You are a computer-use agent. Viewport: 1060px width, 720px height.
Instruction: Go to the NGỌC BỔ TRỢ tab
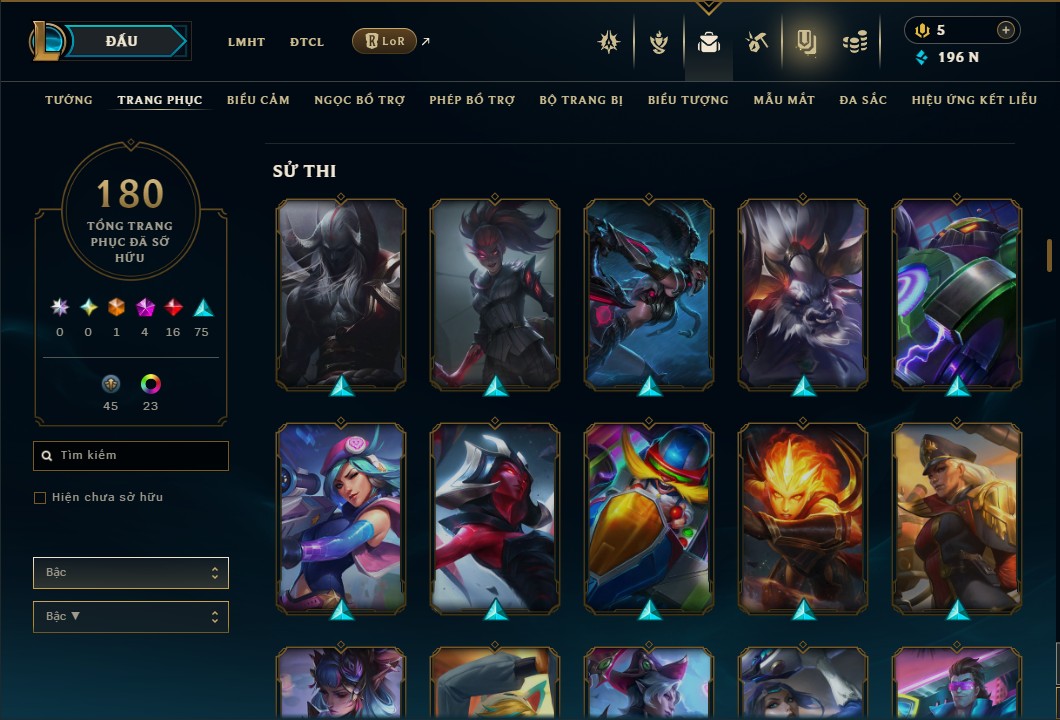(359, 100)
